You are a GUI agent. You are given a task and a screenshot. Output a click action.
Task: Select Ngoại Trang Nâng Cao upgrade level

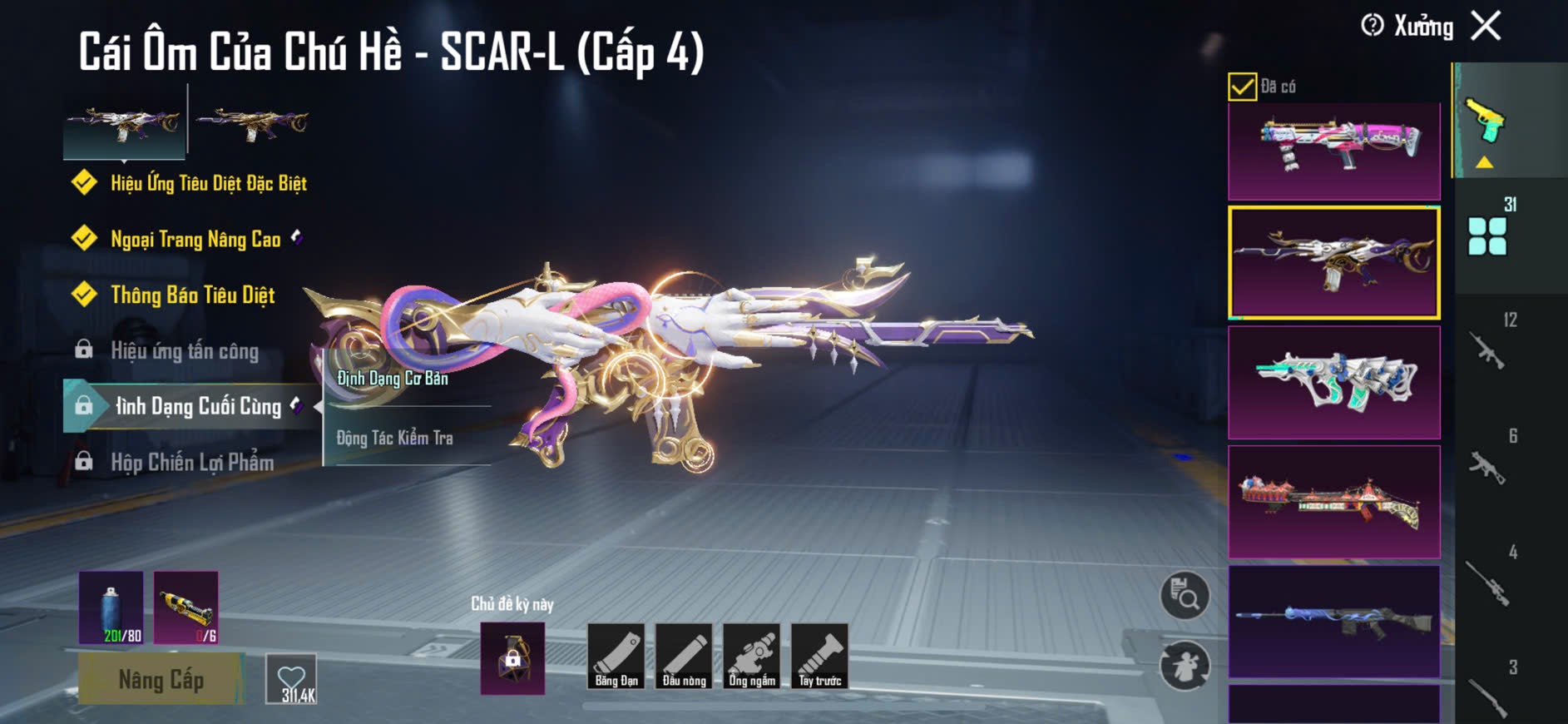tap(195, 240)
